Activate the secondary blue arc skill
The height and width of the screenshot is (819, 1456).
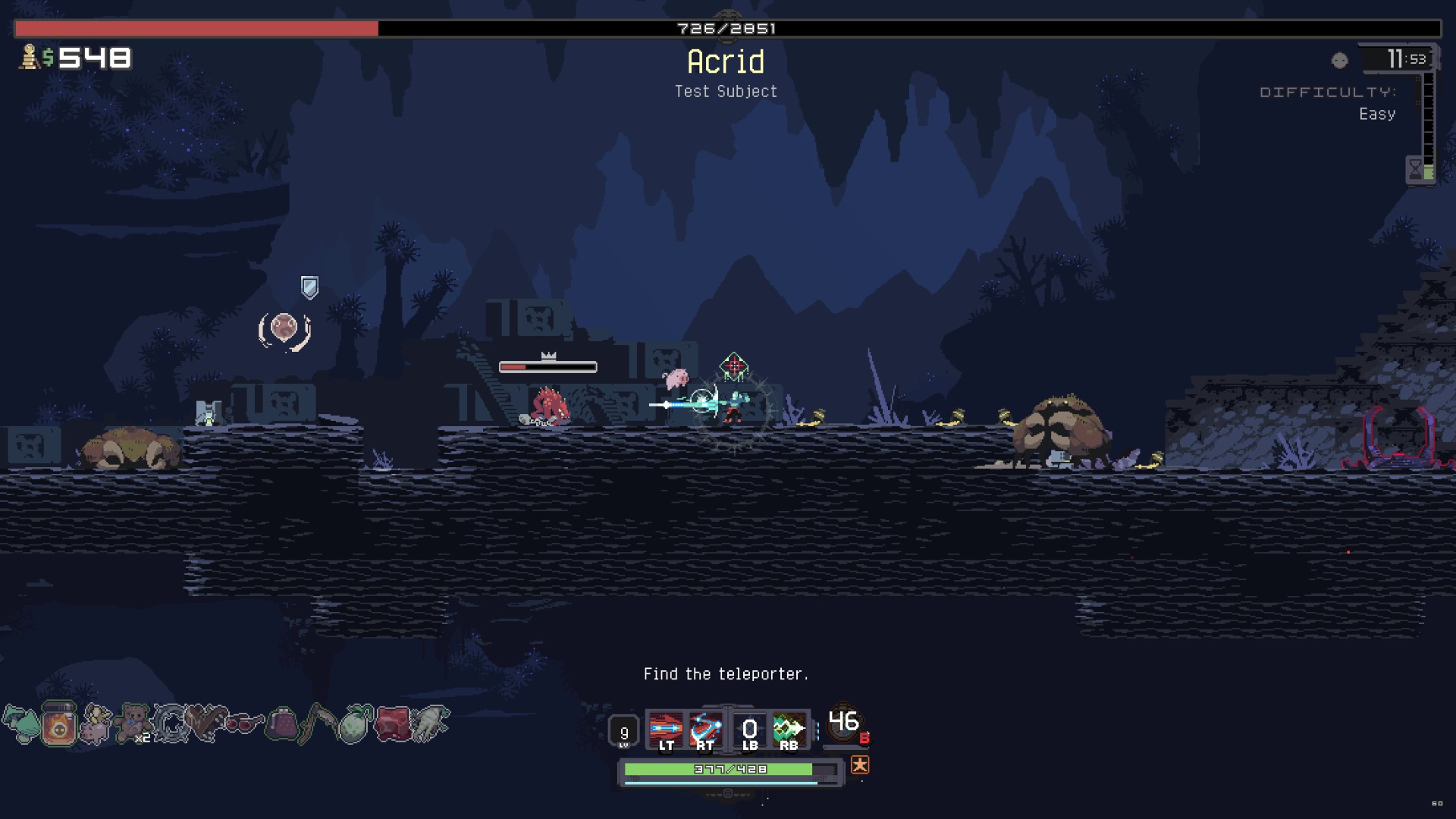pyautogui.click(x=705, y=730)
